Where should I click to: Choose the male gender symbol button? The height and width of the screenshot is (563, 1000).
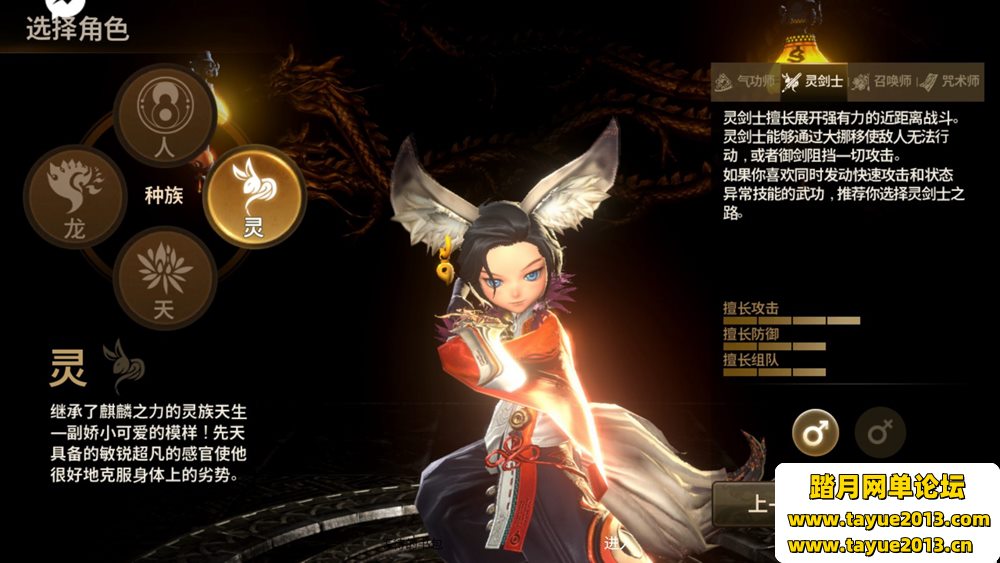pos(815,432)
